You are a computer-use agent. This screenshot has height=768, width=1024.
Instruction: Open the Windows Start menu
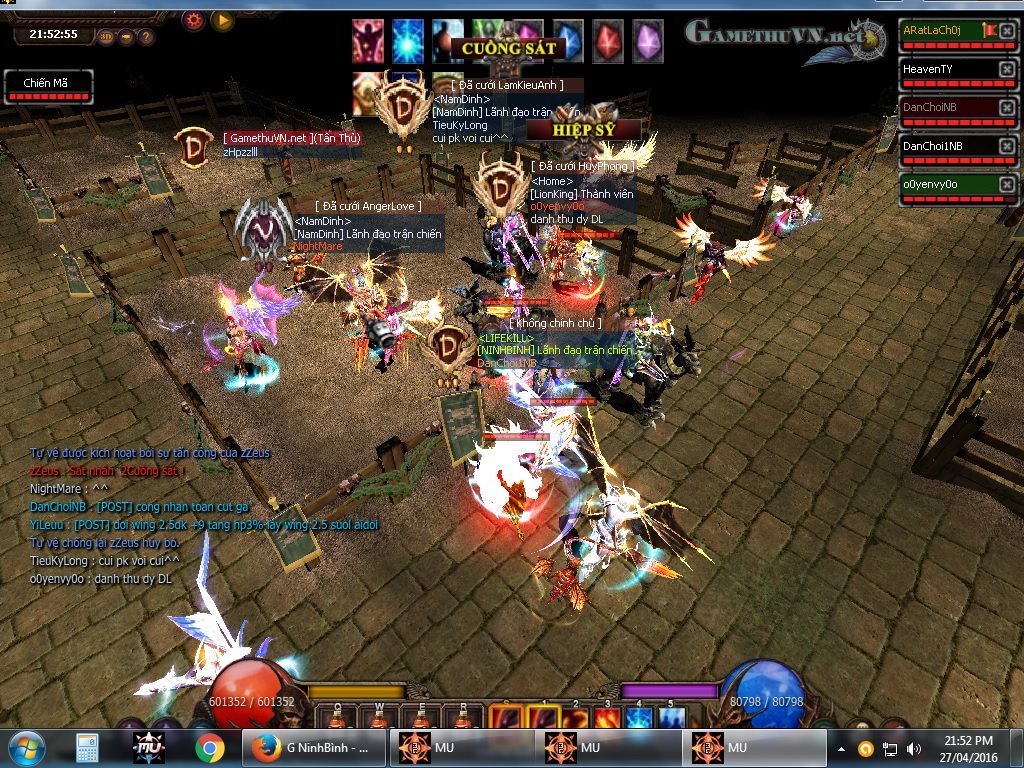pos(26,748)
